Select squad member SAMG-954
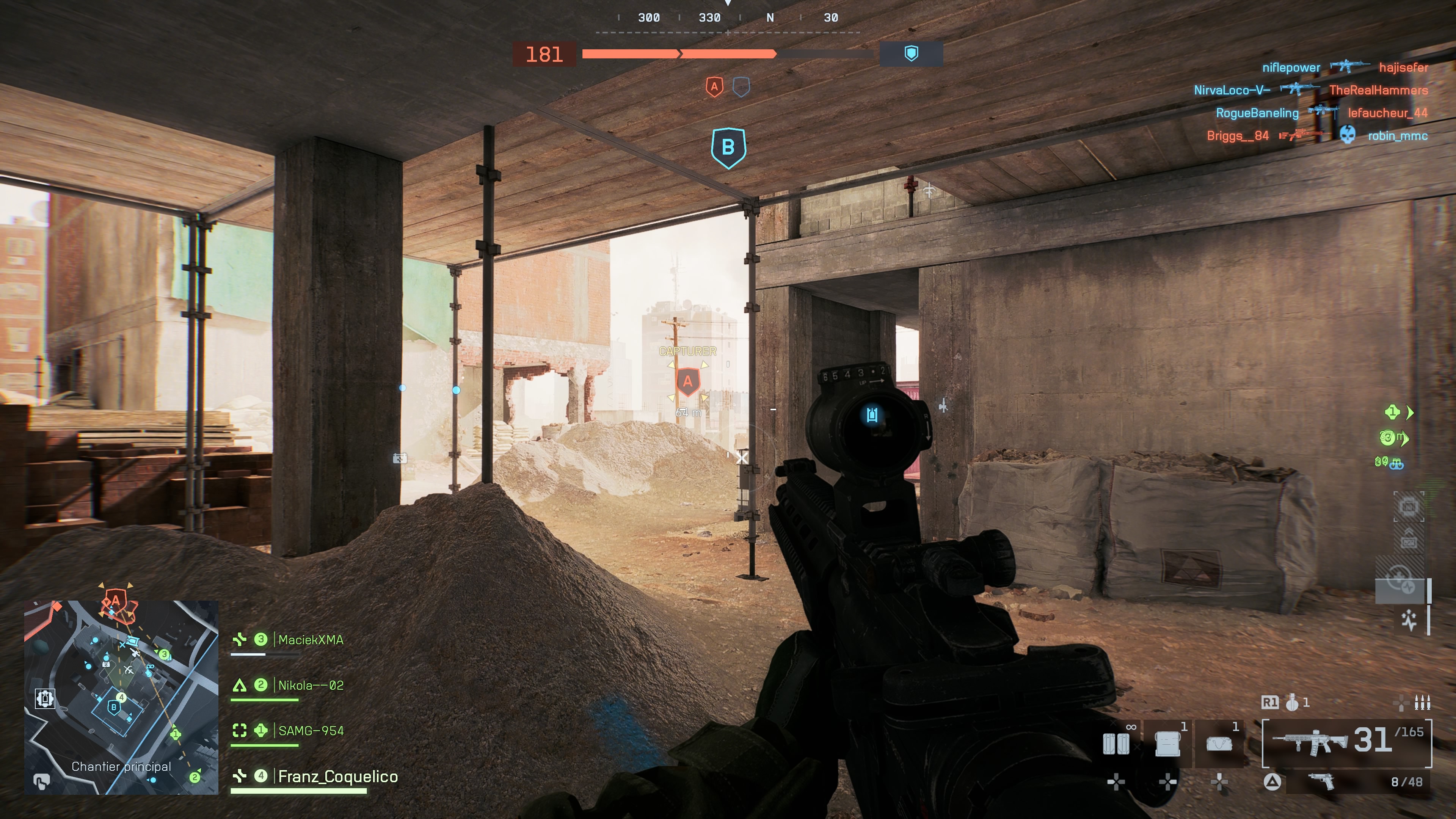Screen dimensions: 1456x819 310,731
